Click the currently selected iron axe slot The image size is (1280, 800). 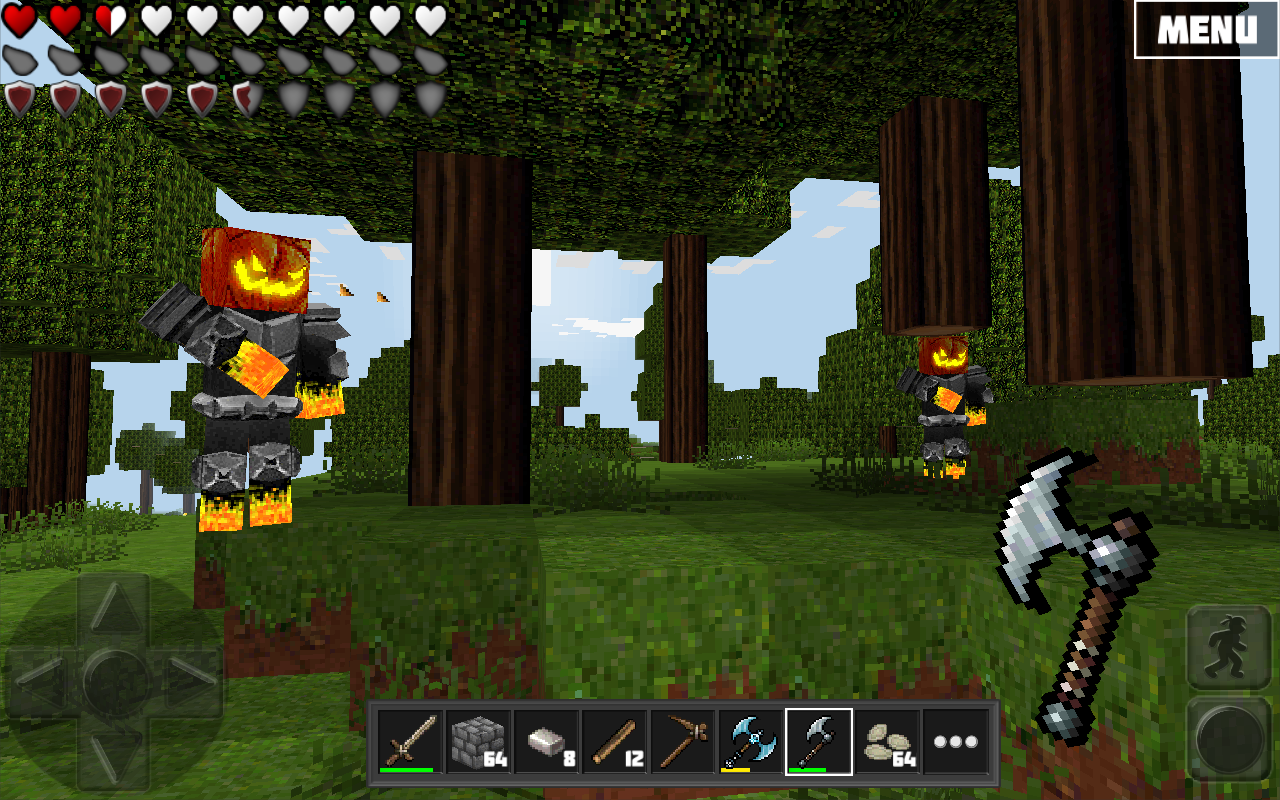coord(818,740)
